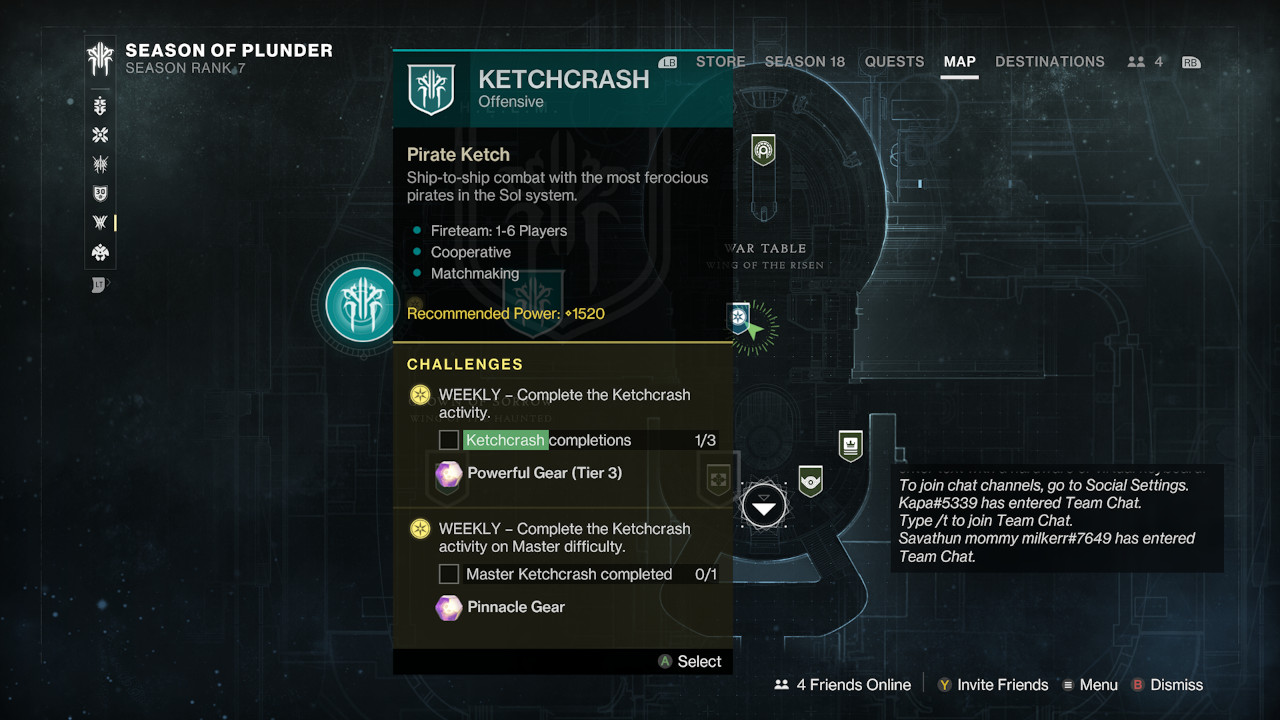The image size is (1280, 720).
Task: Go to the Destinations tab
Action: point(1050,62)
